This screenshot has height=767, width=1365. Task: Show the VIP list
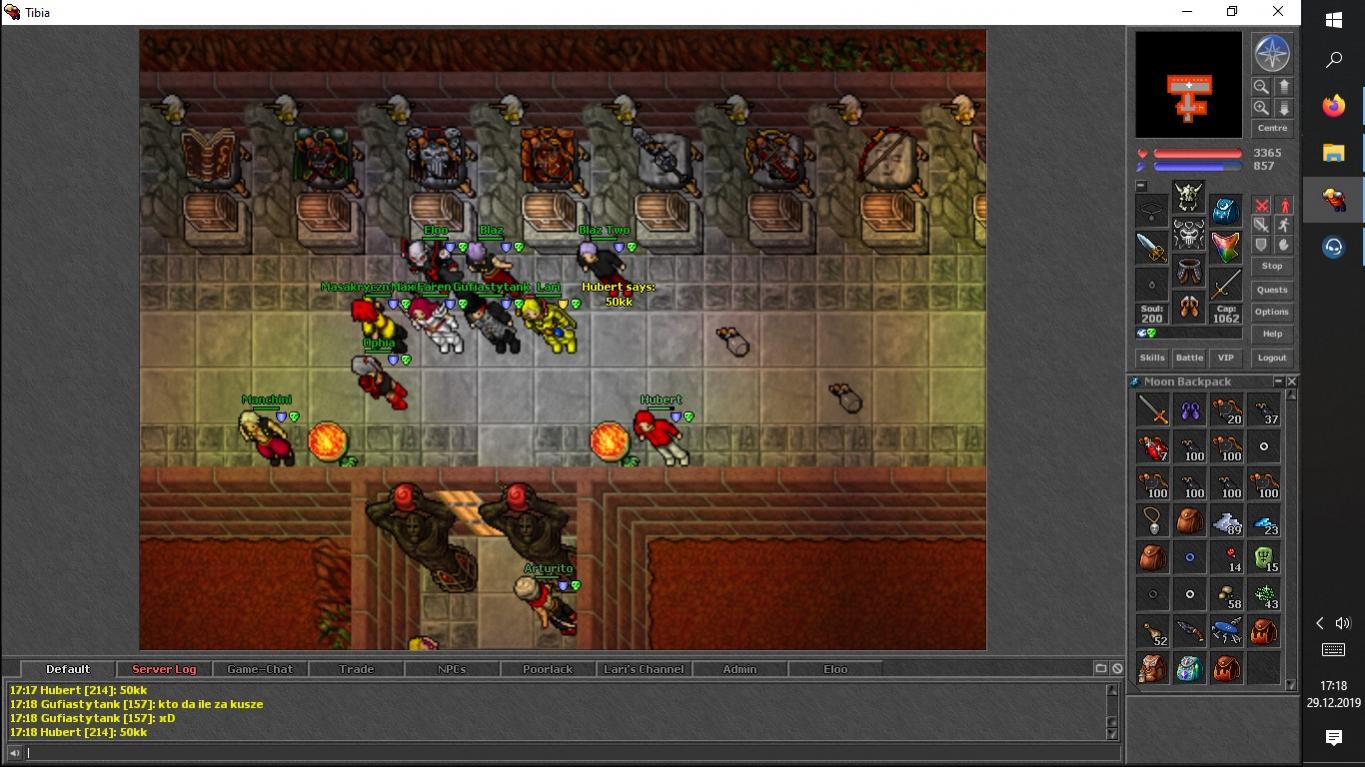1226,358
